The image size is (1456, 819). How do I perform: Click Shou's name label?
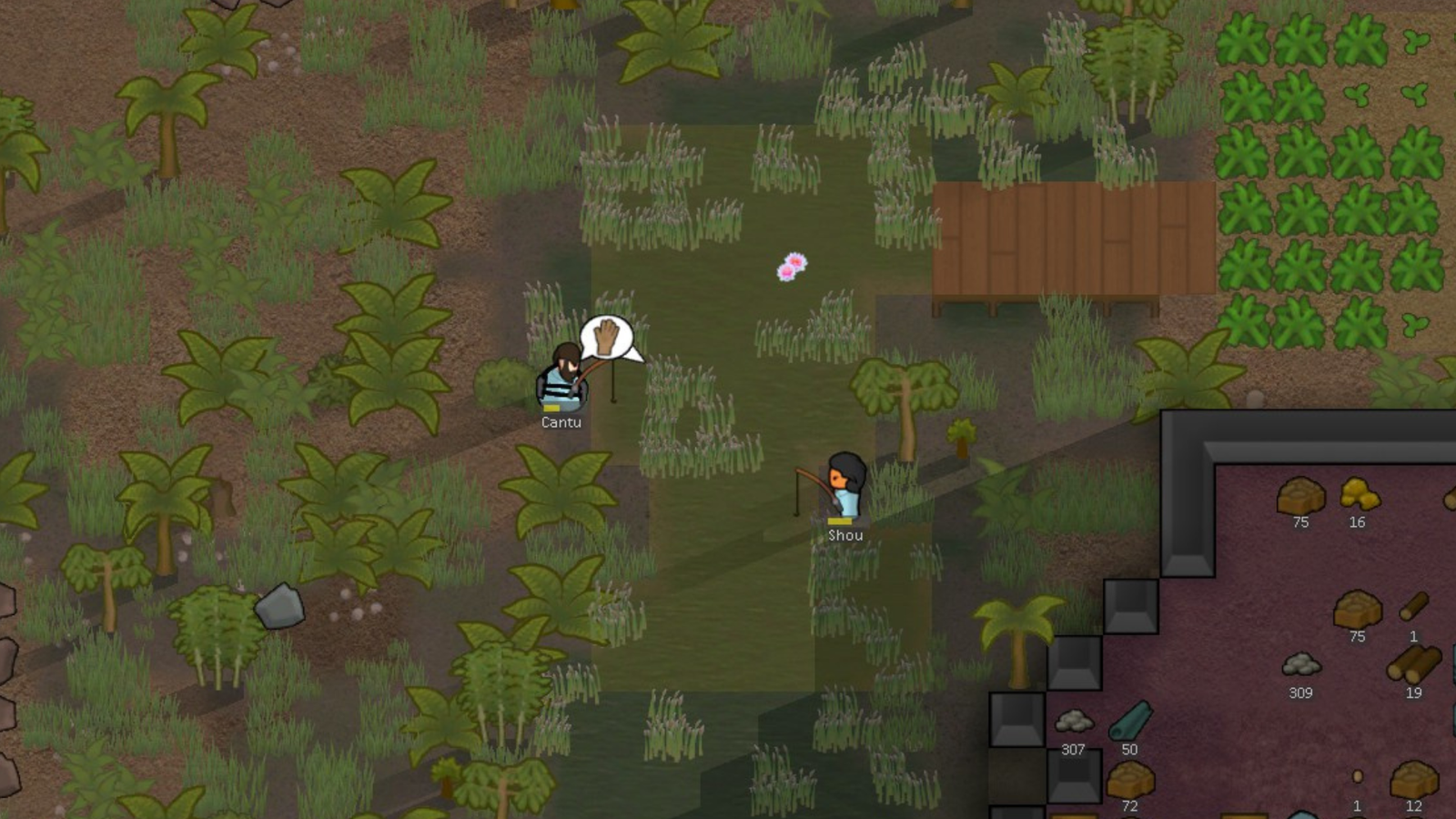pyautogui.click(x=844, y=535)
